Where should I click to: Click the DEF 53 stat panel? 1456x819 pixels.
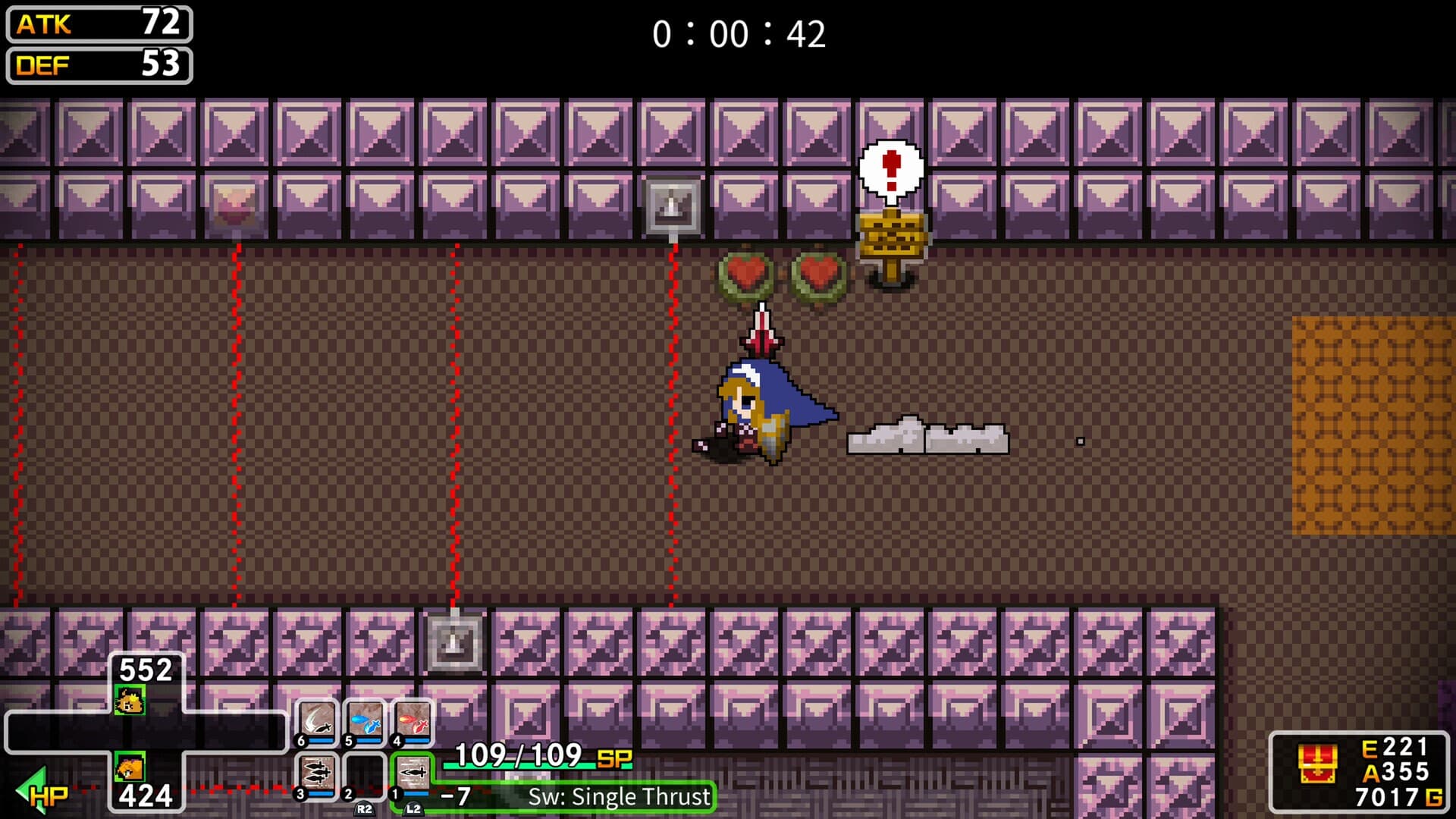click(x=97, y=65)
